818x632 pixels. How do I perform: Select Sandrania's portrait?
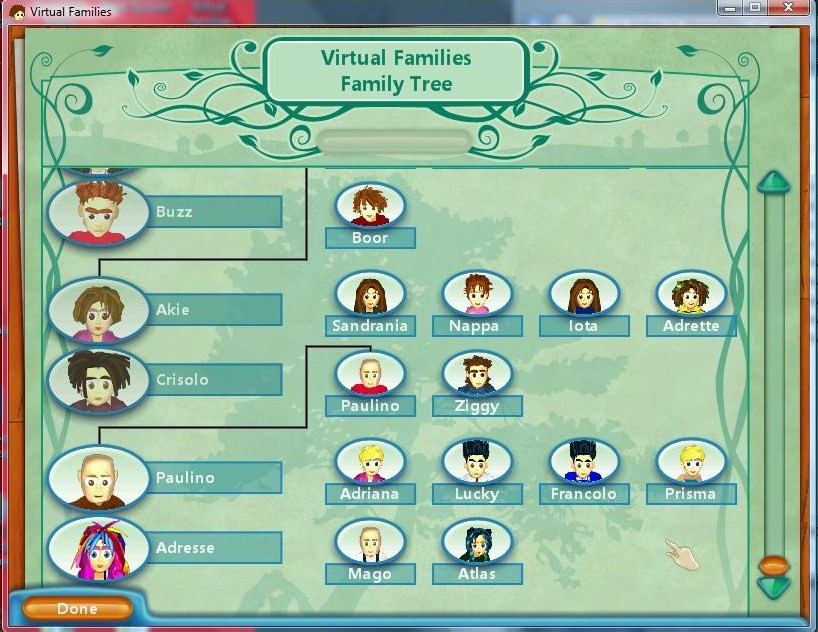tap(370, 294)
